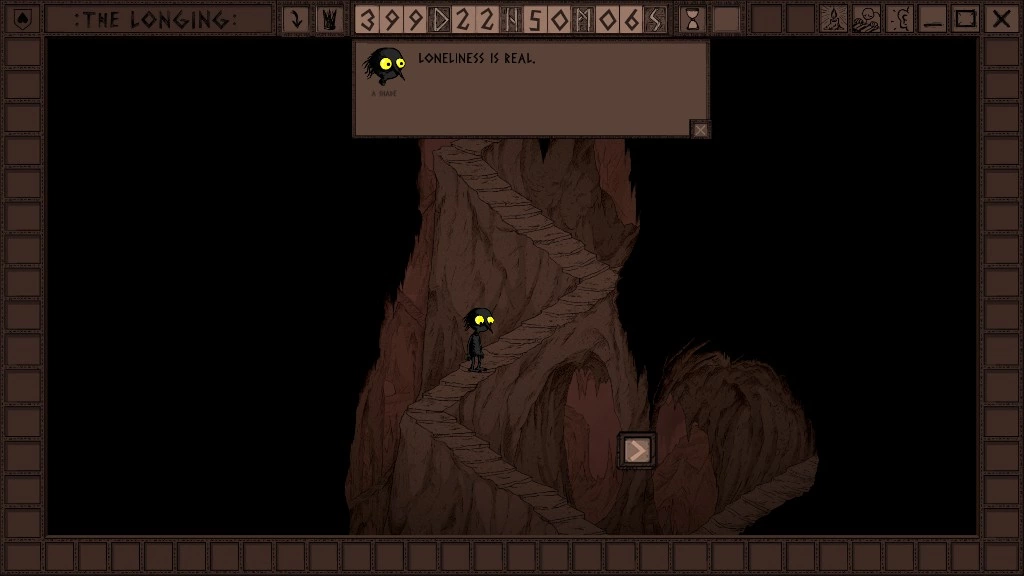Viewport: 1024px width, 576px height.
Task: Select the glowing candle icon
Action: coord(834,19)
